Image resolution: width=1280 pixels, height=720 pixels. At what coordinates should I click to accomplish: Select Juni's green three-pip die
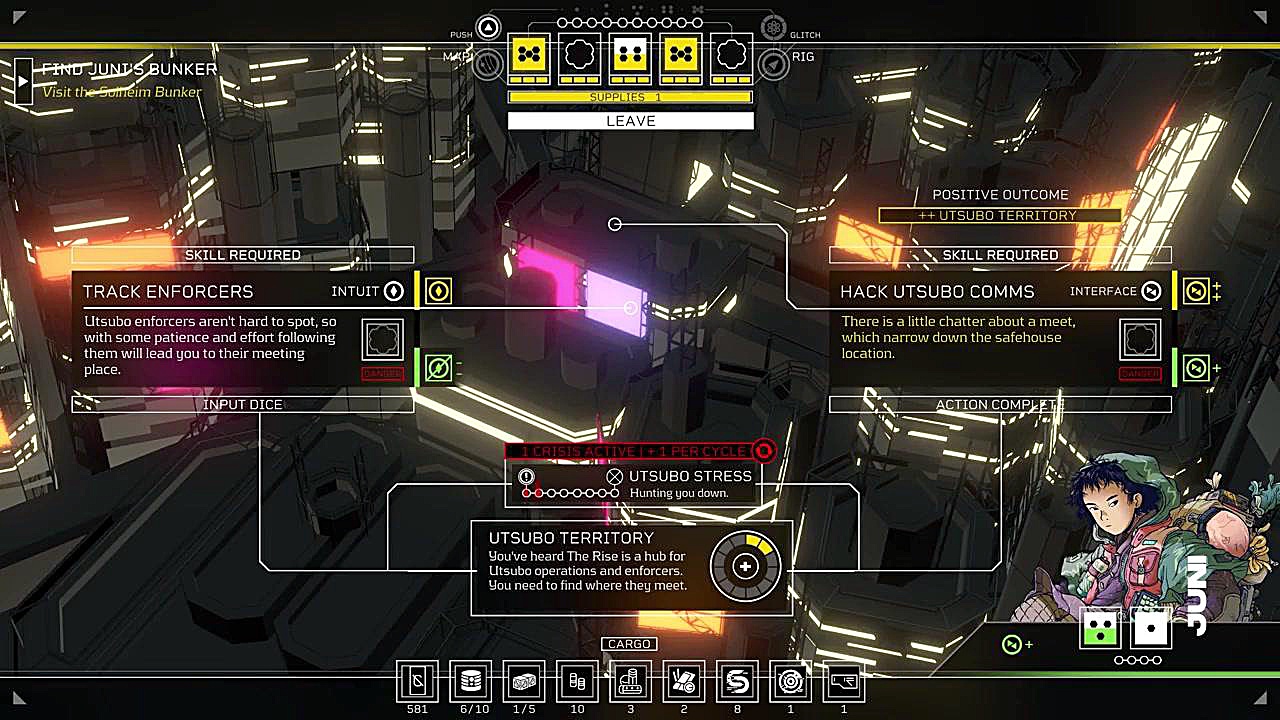[1101, 628]
